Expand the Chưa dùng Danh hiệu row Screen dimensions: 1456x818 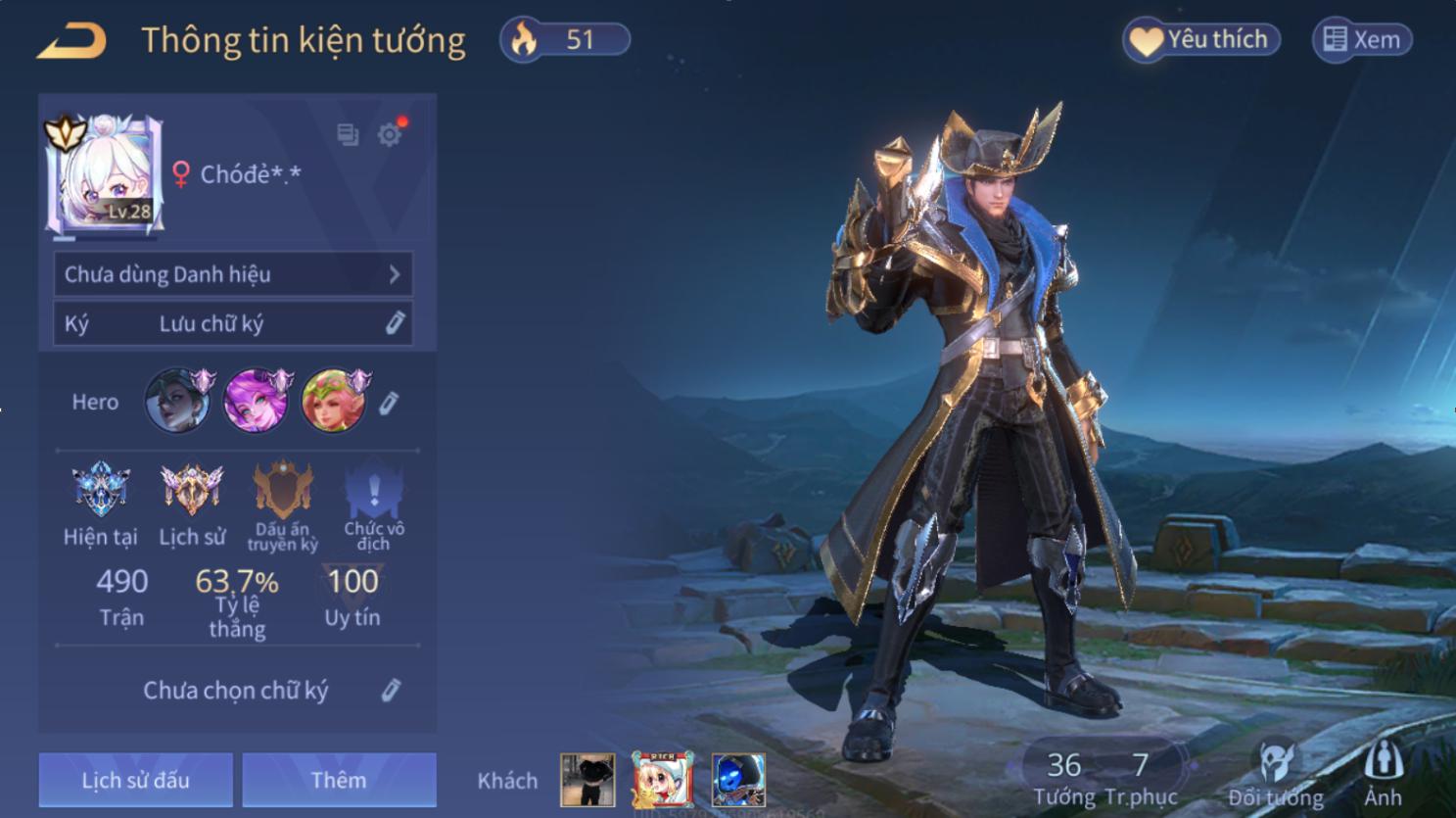tap(233, 274)
